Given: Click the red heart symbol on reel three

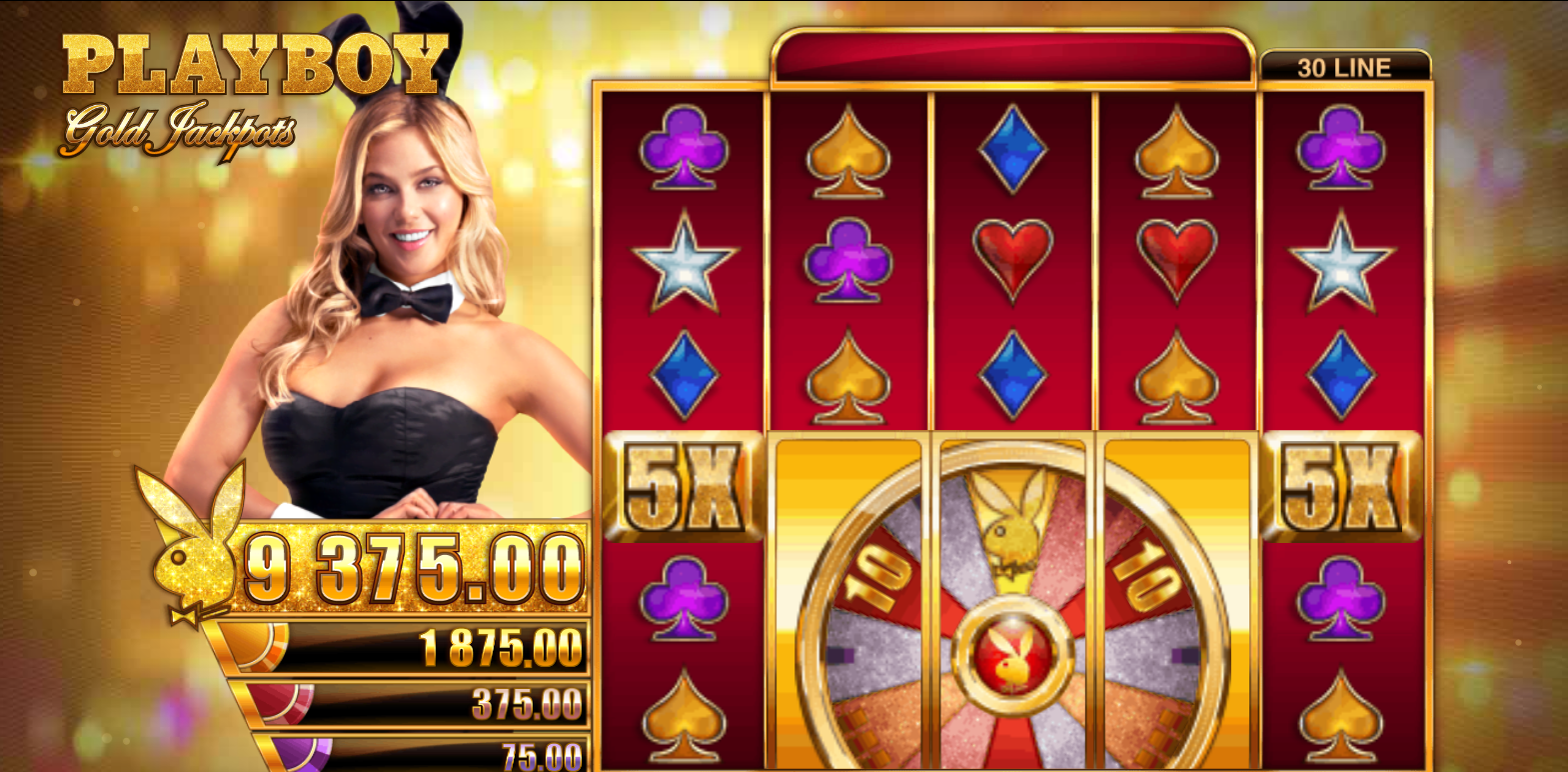Looking at the screenshot, I should (1012, 261).
